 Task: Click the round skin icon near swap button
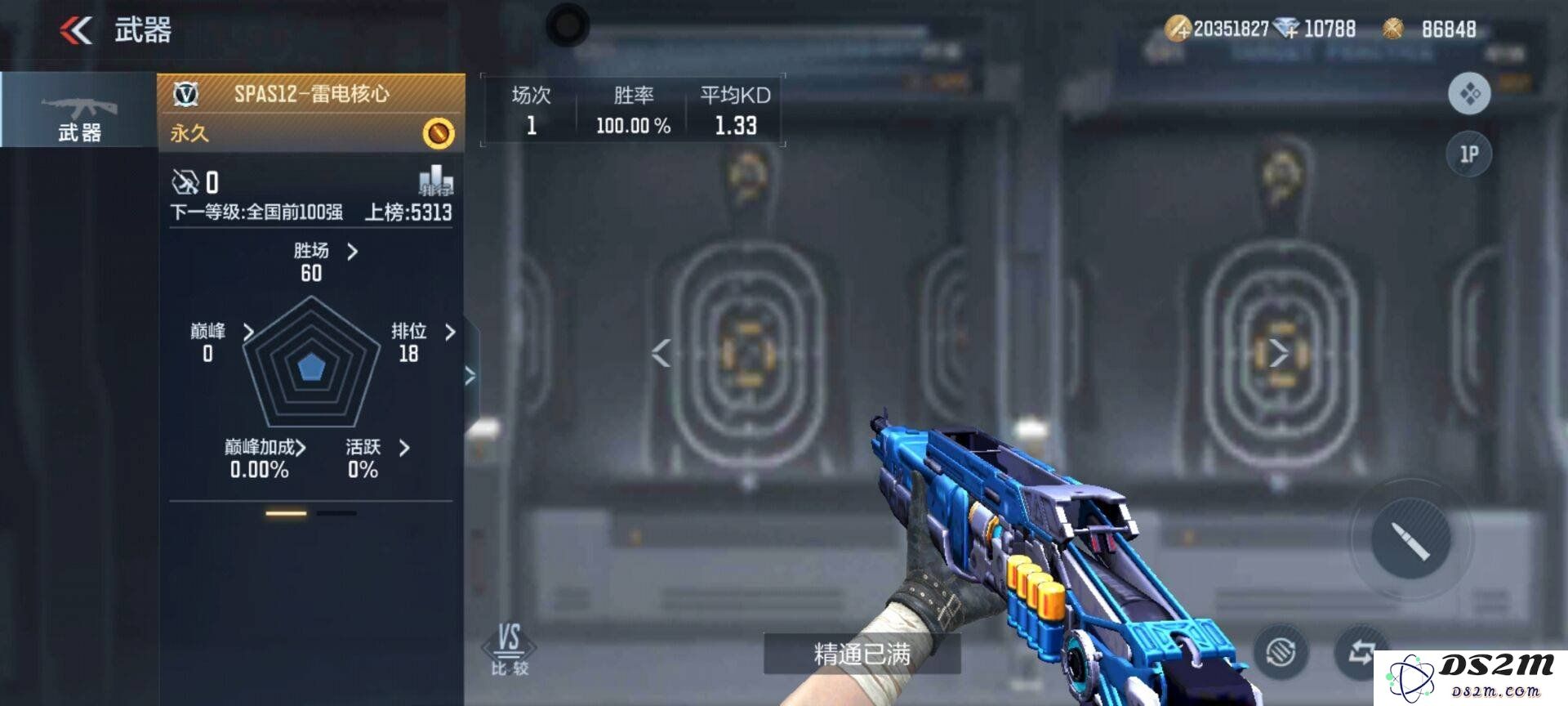click(x=1281, y=652)
